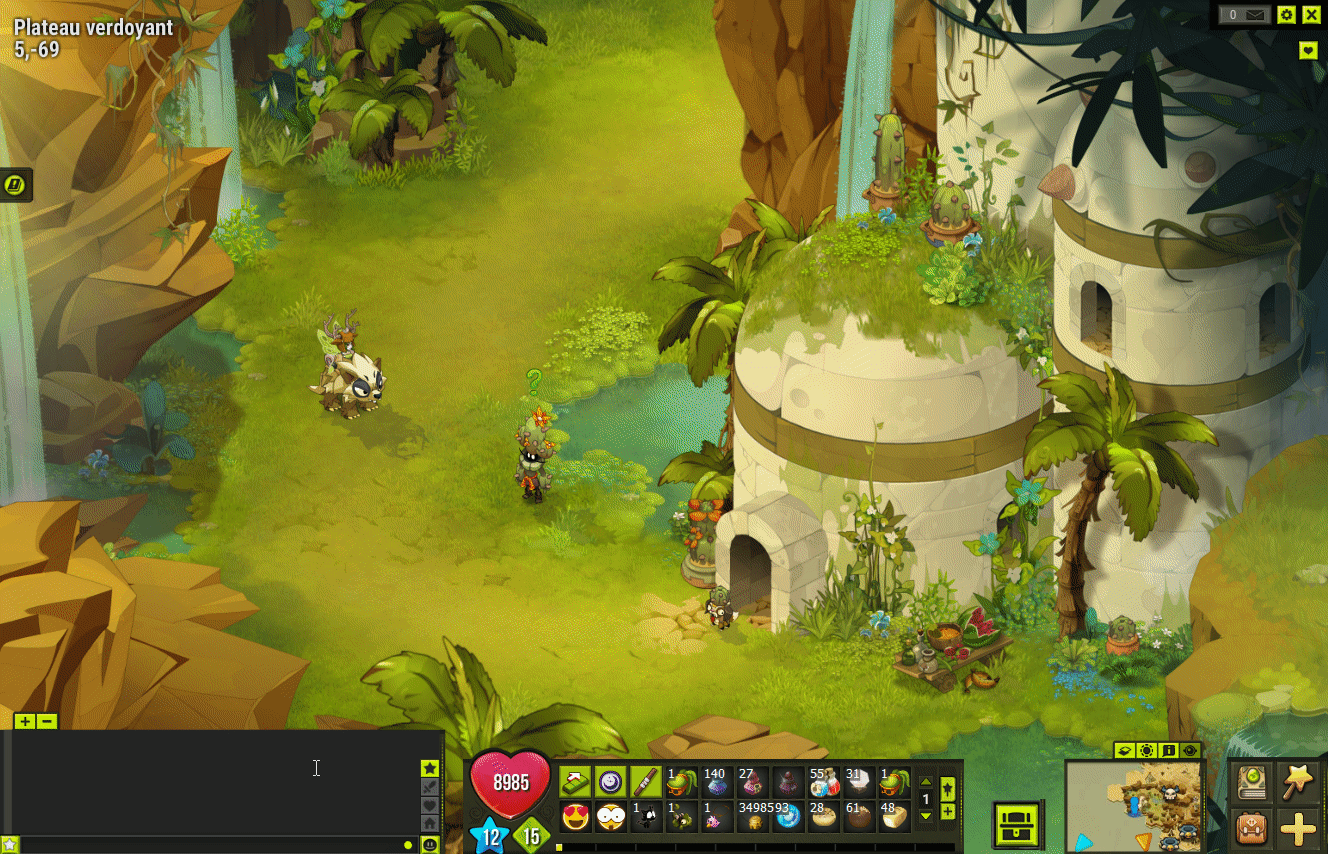Open the green treasure chest button
Screen dimensions: 1328x854
(x=1019, y=825)
